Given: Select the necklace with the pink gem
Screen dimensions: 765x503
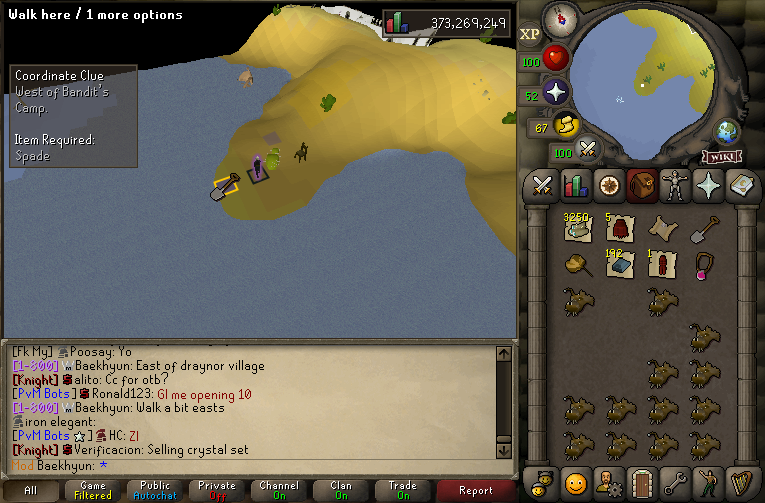Looking at the screenshot, I should click(706, 265).
